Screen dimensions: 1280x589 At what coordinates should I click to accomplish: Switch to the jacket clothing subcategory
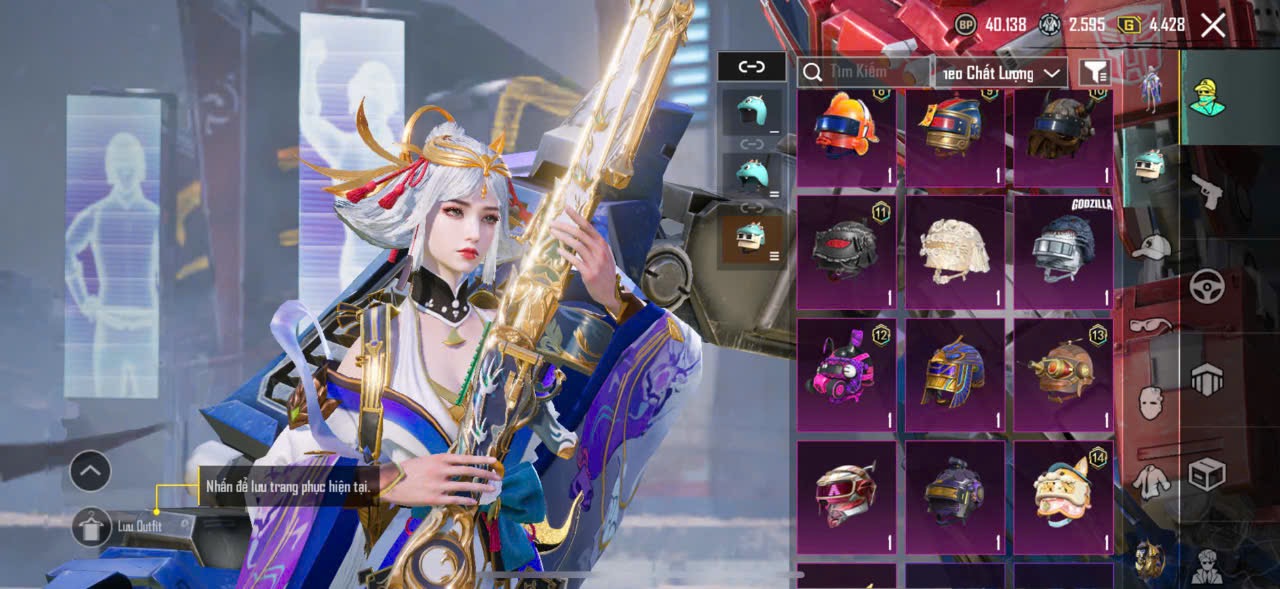tap(1152, 482)
